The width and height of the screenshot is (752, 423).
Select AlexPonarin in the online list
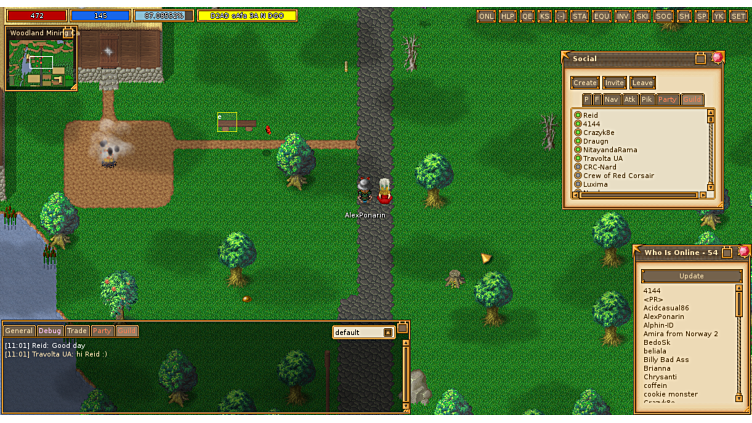pos(666,316)
